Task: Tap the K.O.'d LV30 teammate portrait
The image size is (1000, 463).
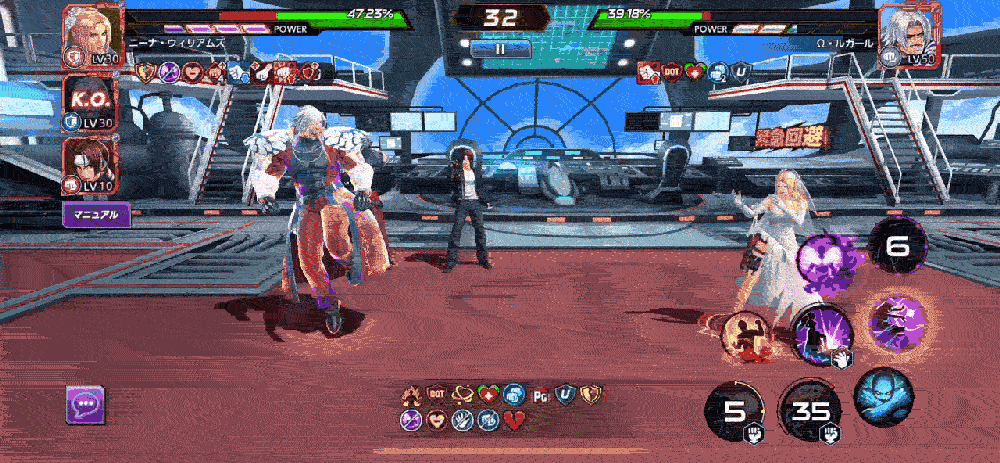Action: 92,103
